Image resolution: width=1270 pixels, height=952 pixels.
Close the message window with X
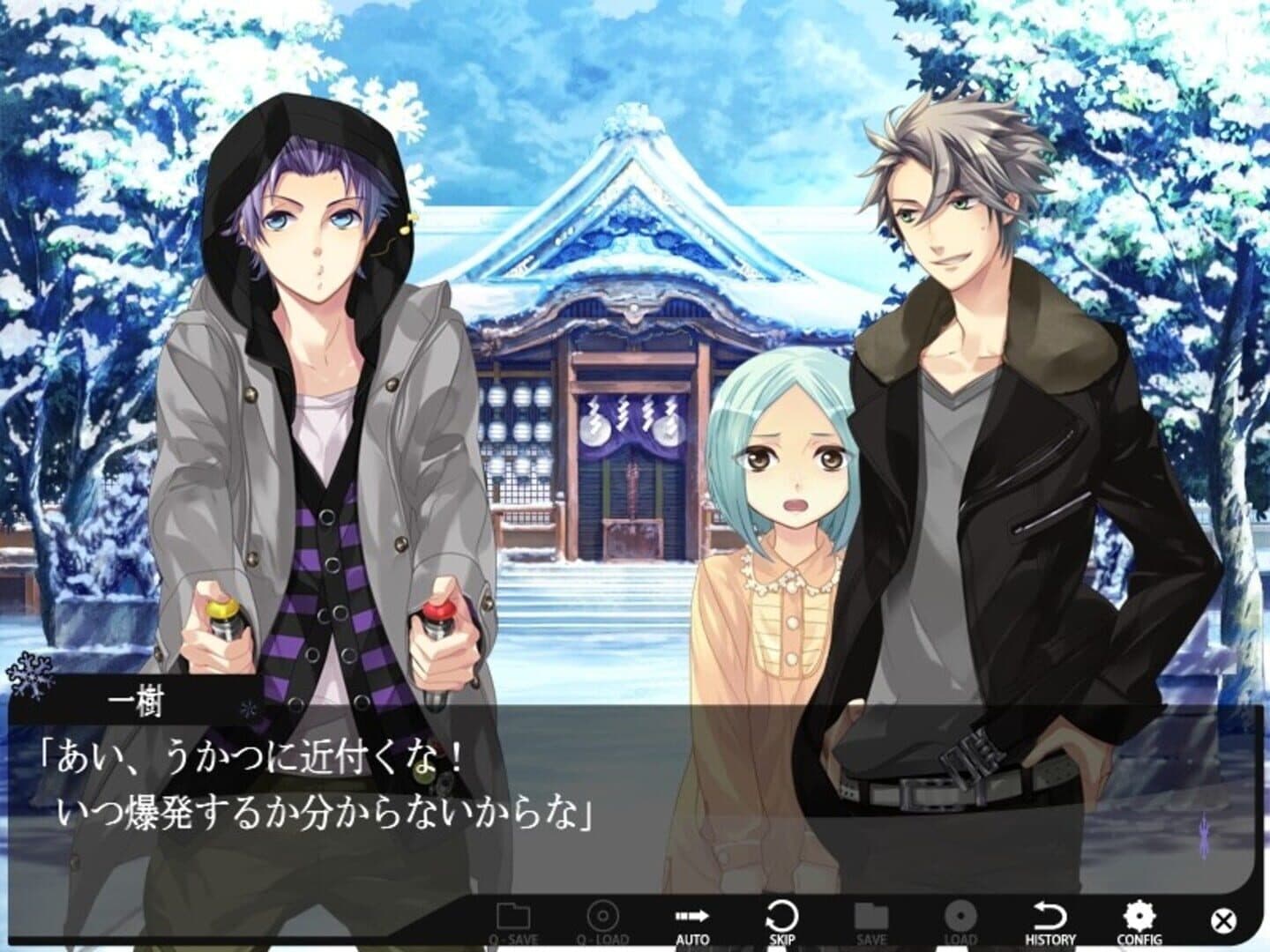tap(1222, 922)
